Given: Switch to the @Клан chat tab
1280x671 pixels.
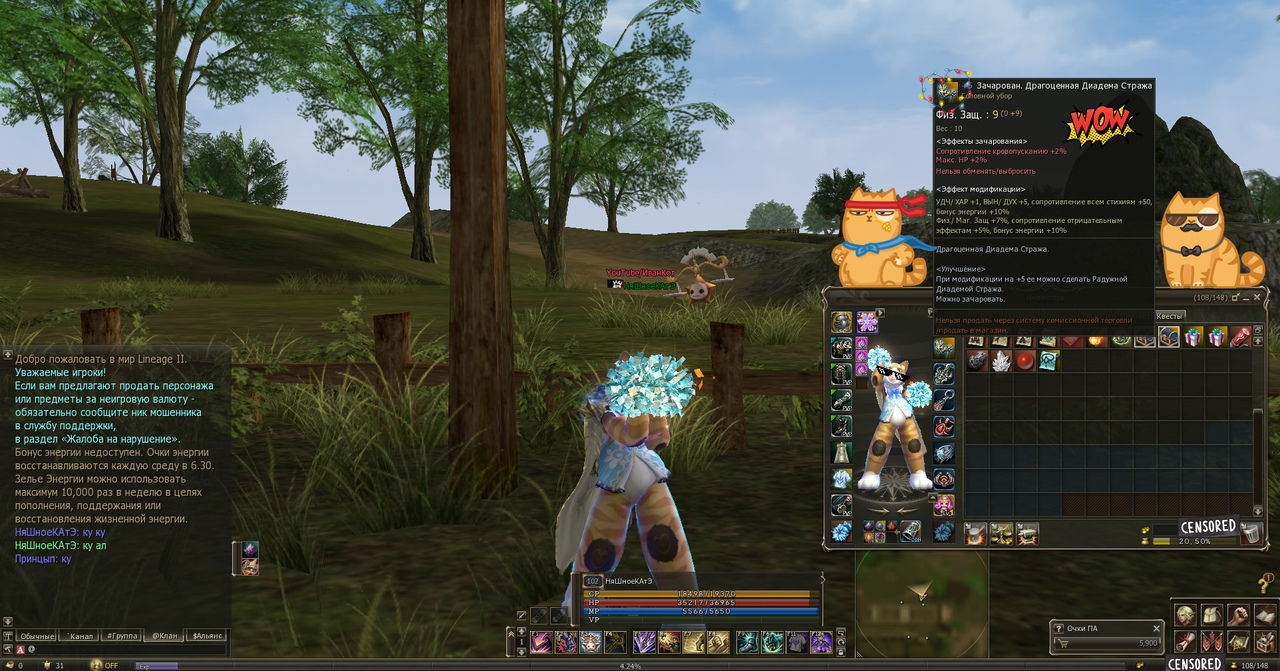Looking at the screenshot, I should 164,636.
